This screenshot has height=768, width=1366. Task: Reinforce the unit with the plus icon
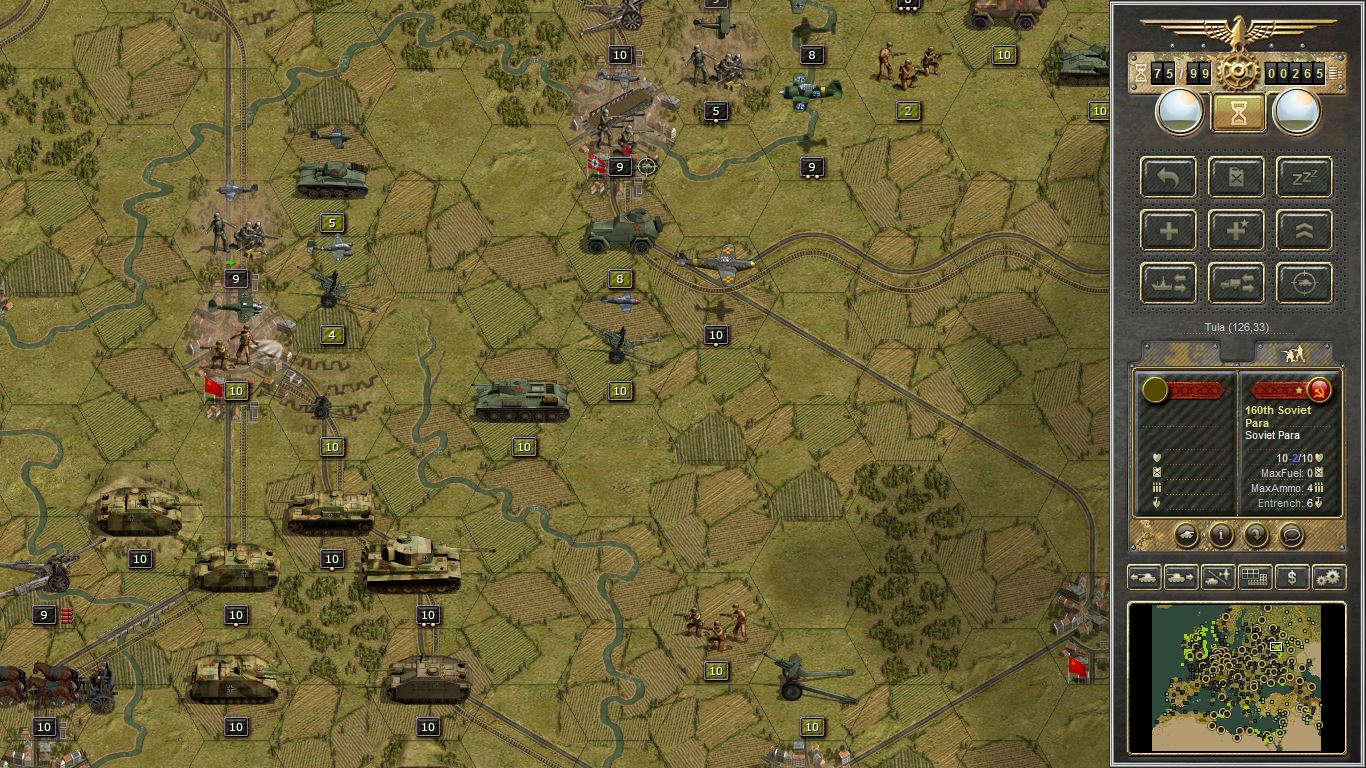(x=1169, y=230)
